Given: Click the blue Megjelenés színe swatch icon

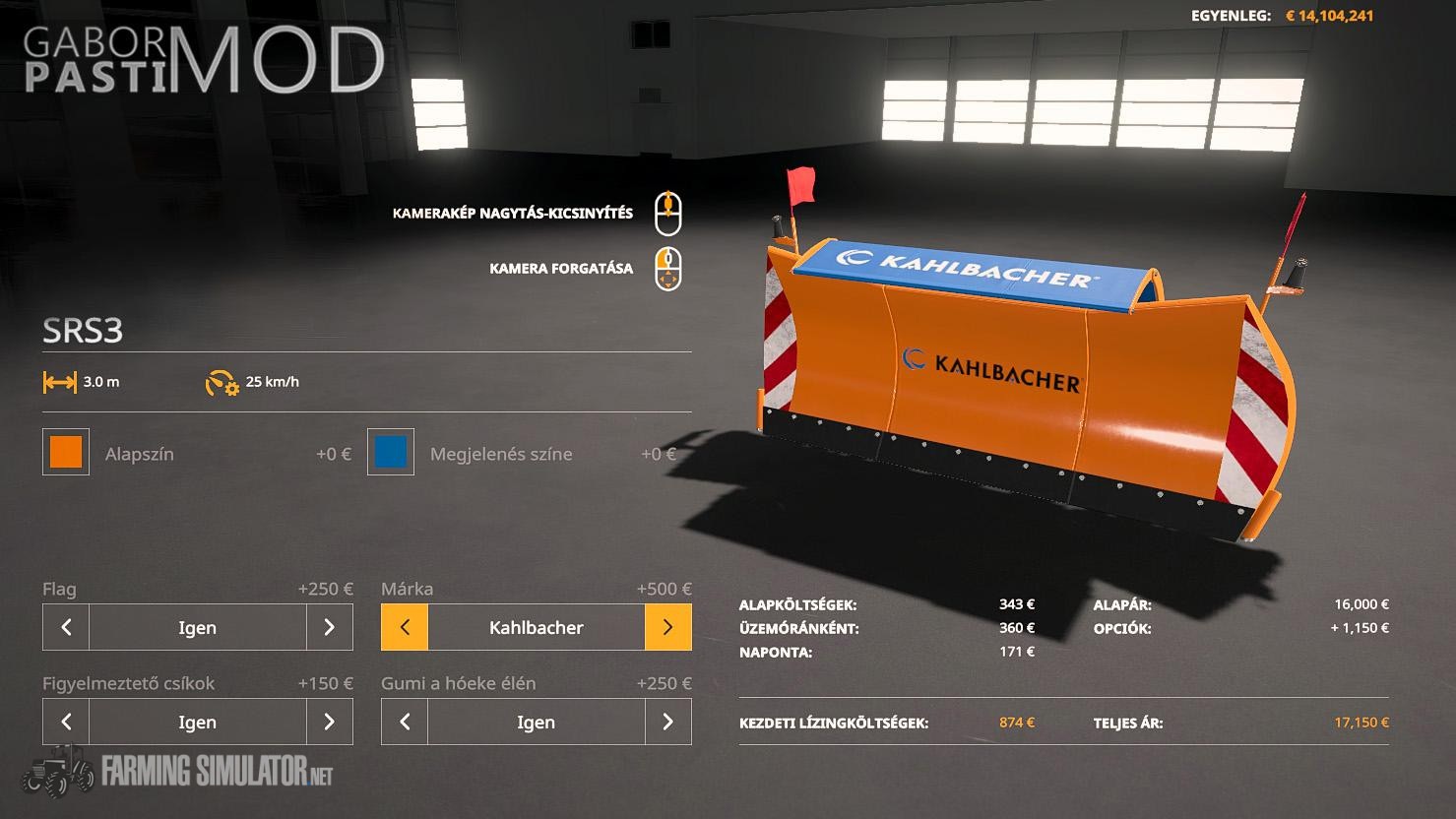Looking at the screenshot, I should pyautogui.click(x=390, y=453).
